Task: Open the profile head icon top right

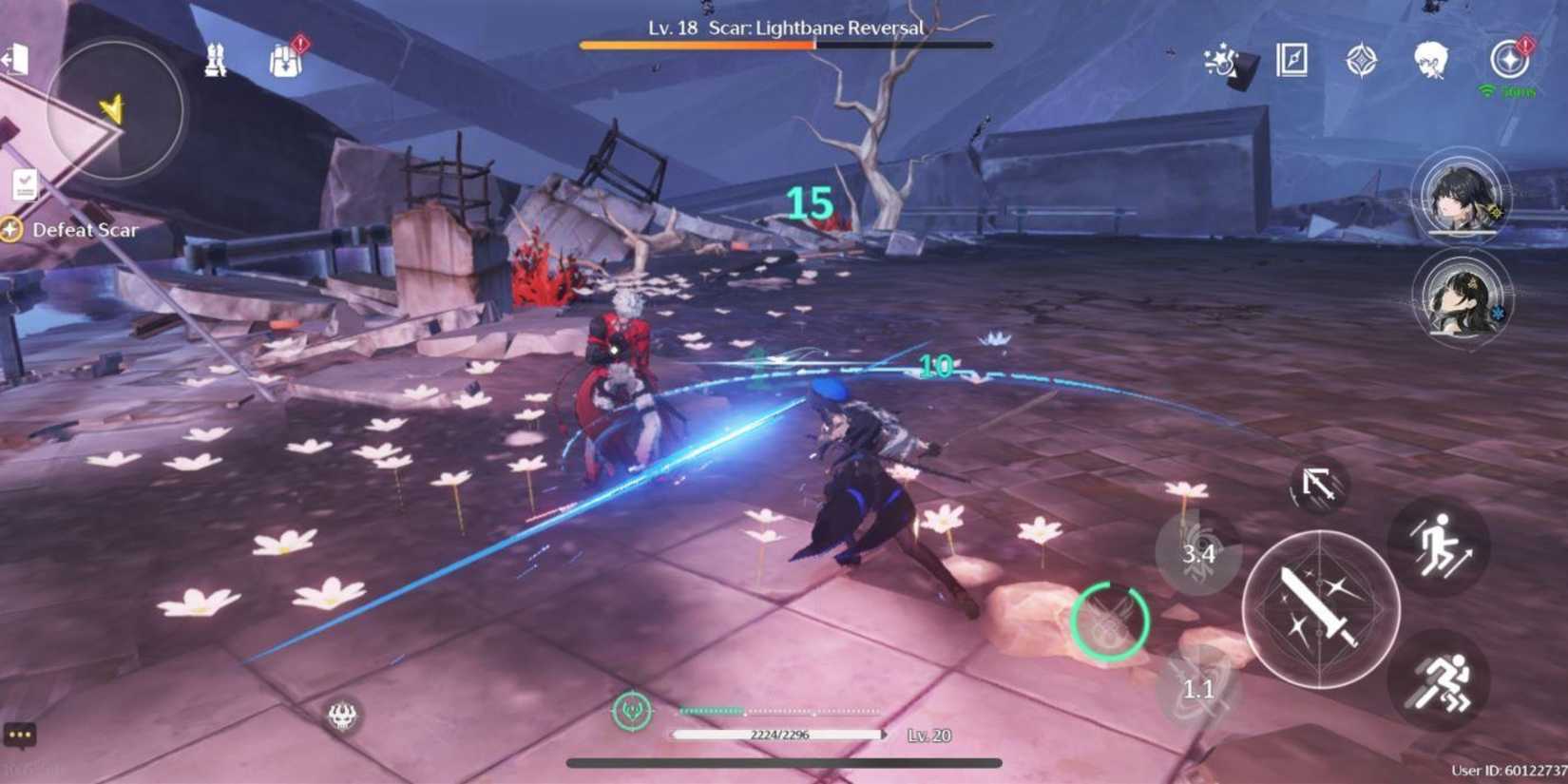Action: [x=1432, y=60]
